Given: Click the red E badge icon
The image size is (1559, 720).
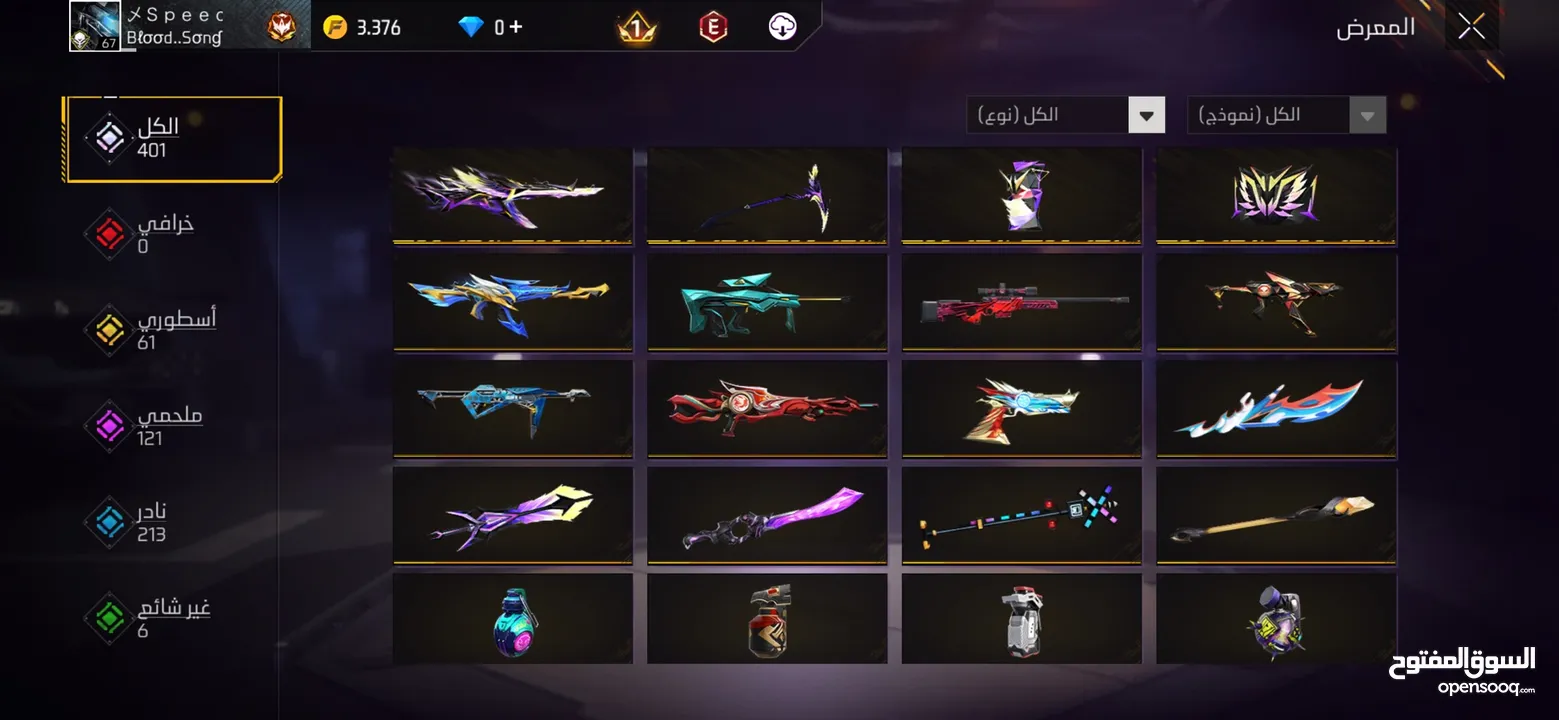Looking at the screenshot, I should point(712,27).
